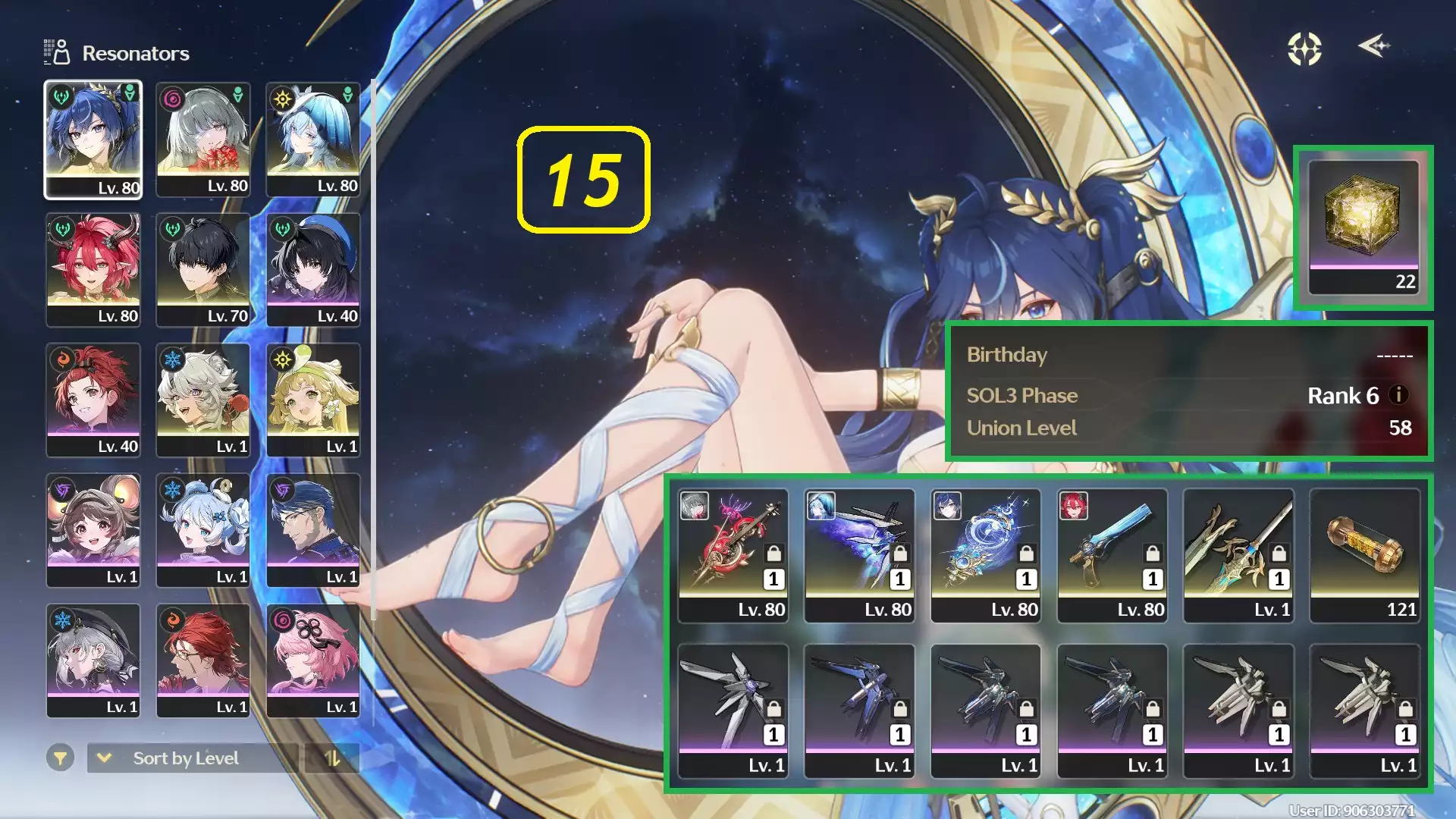Select the red guitar weapon at Lv. 80

733,555
